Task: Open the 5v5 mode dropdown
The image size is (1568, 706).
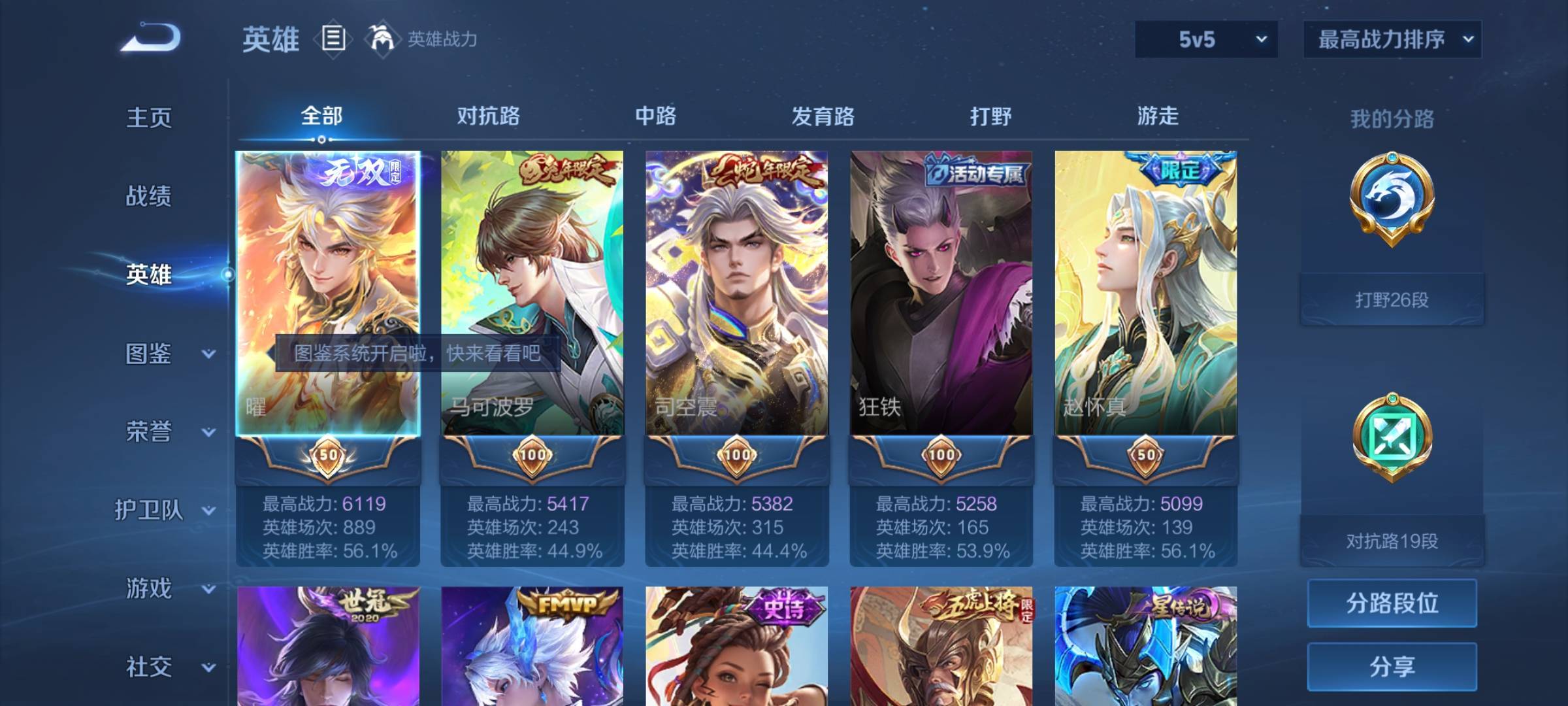Action: [x=1206, y=39]
